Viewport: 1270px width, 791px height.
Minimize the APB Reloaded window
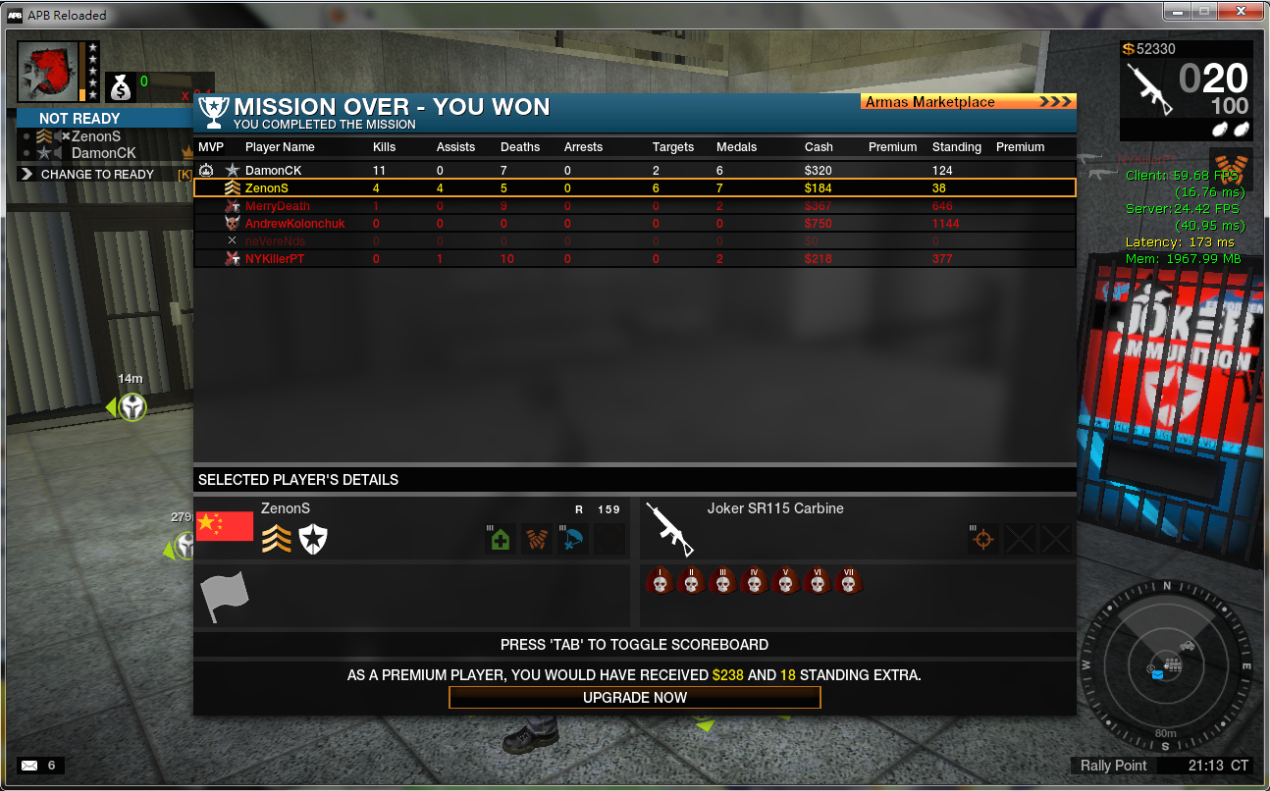(1176, 12)
